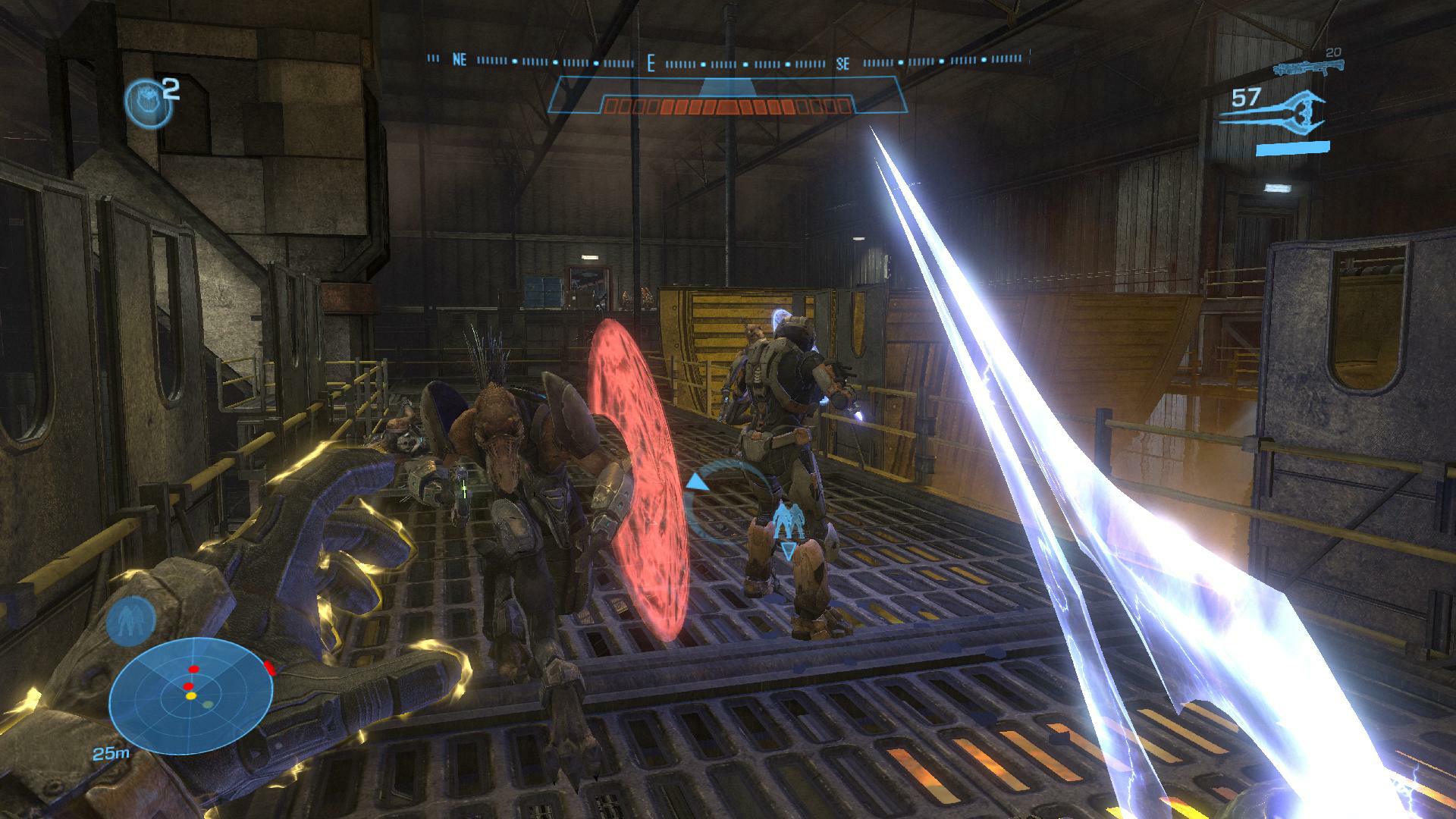Click the red enemy blip near the radar edge

click(x=268, y=668)
